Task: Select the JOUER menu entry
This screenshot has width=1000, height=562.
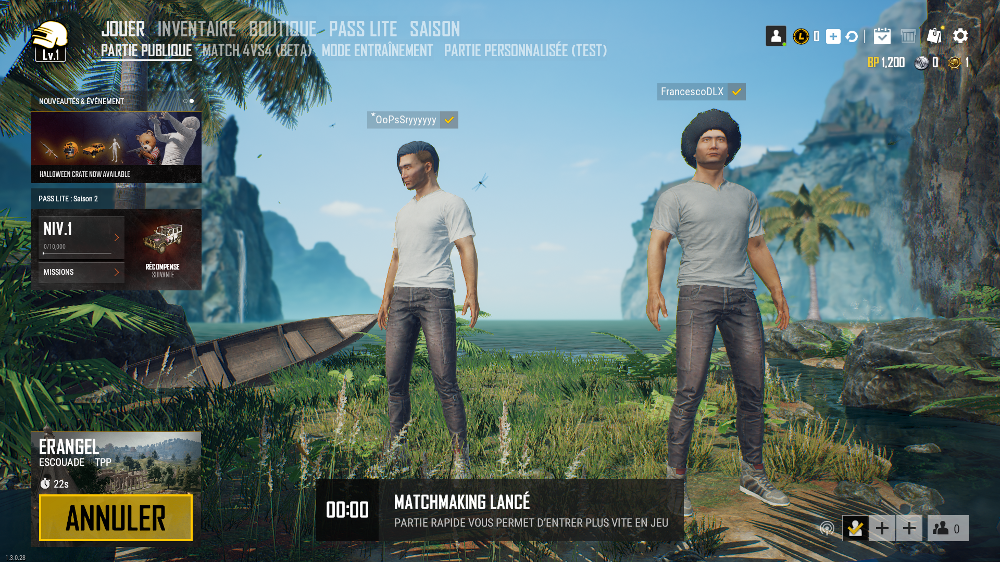Action: tap(123, 29)
